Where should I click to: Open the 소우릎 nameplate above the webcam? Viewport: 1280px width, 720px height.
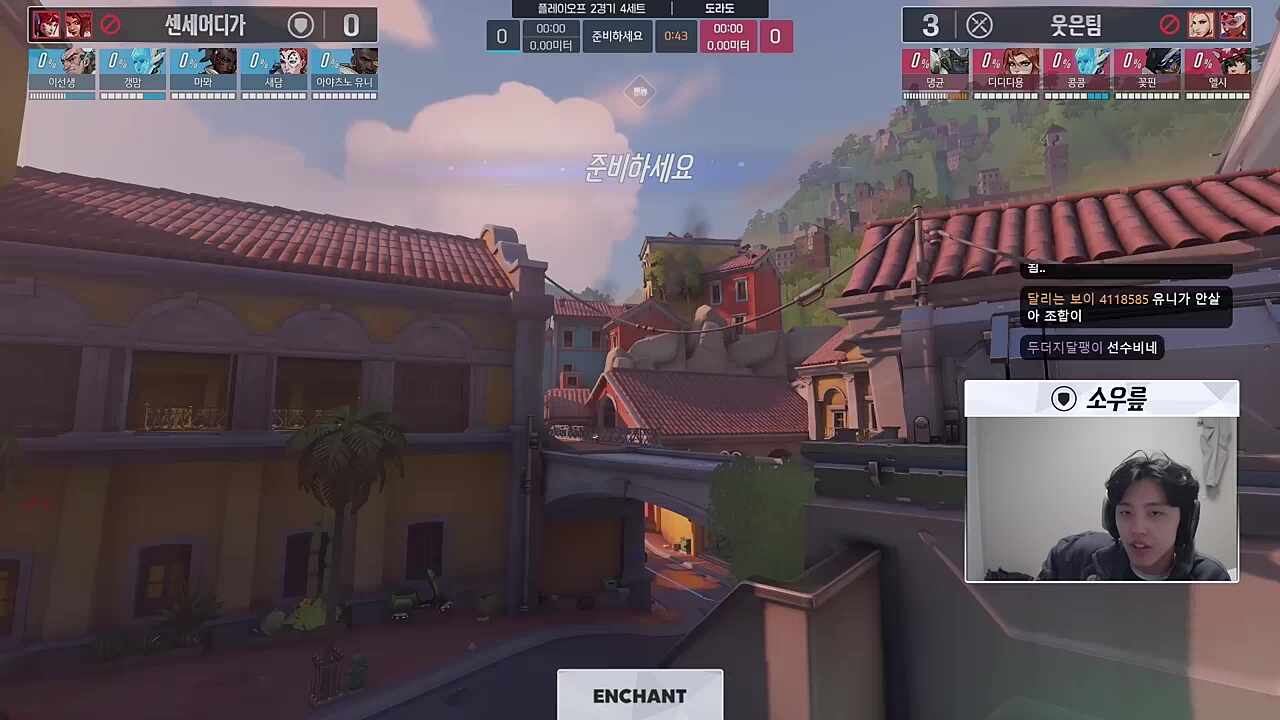click(x=1100, y=398)
